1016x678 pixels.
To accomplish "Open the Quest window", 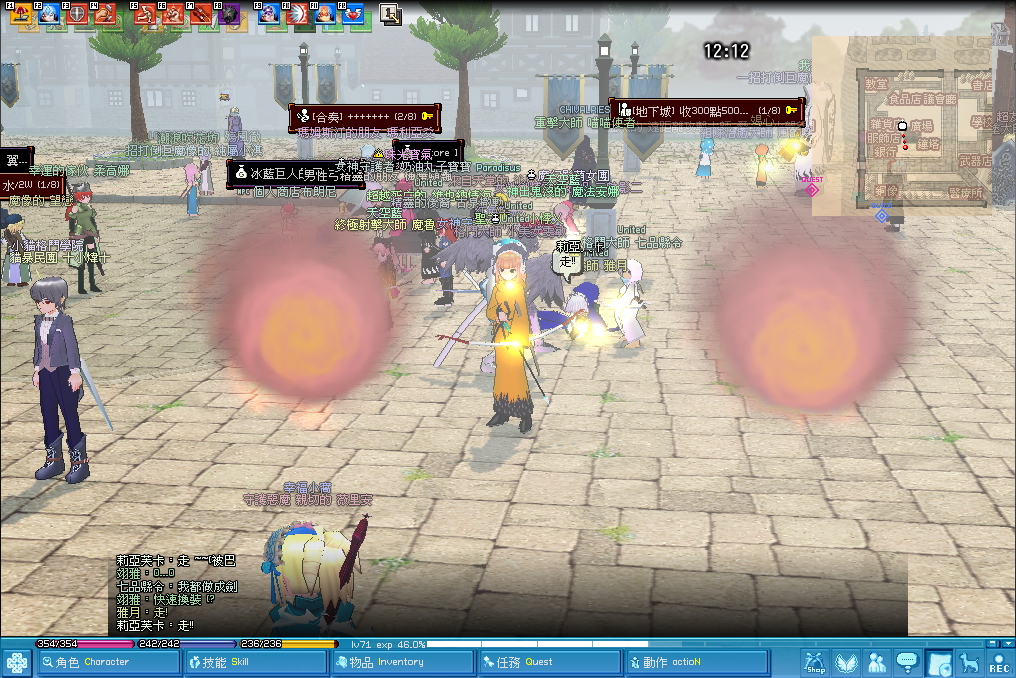I will click(546, 662).
